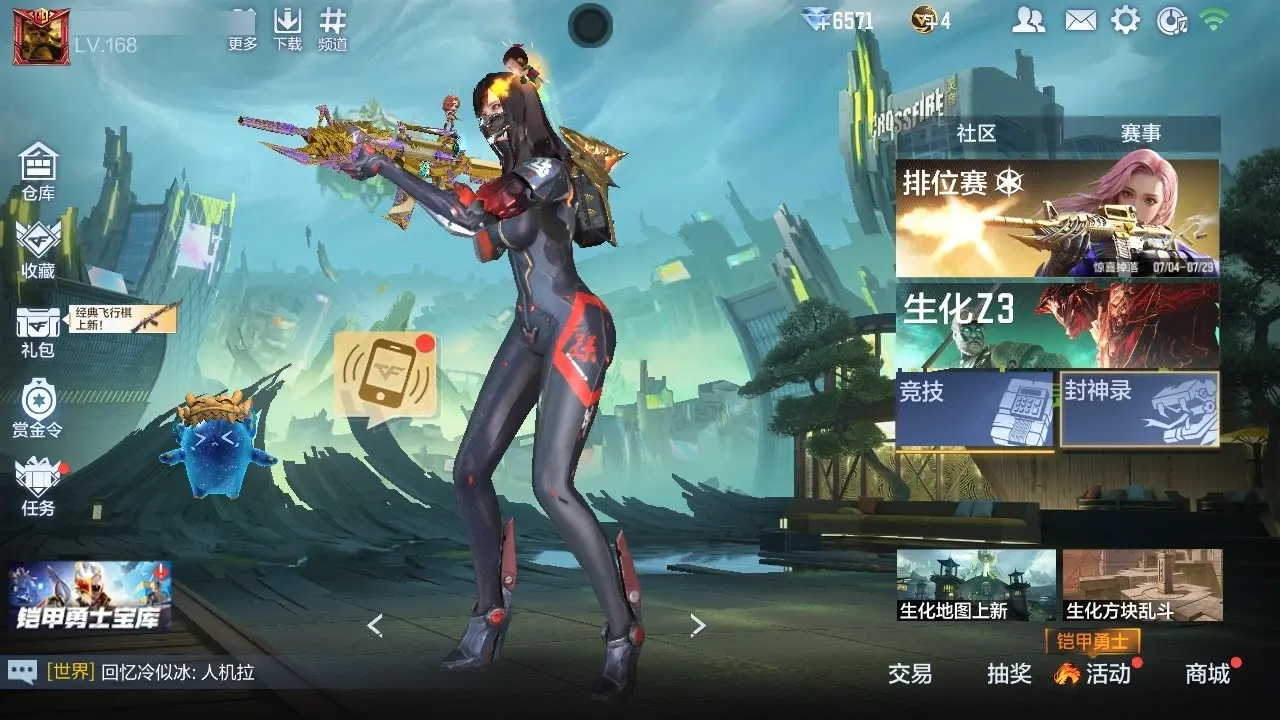Open the 商城 shop
The width and height of the screenshot is (1280, 720).
pyautogui.click(x=1207, y=674)
